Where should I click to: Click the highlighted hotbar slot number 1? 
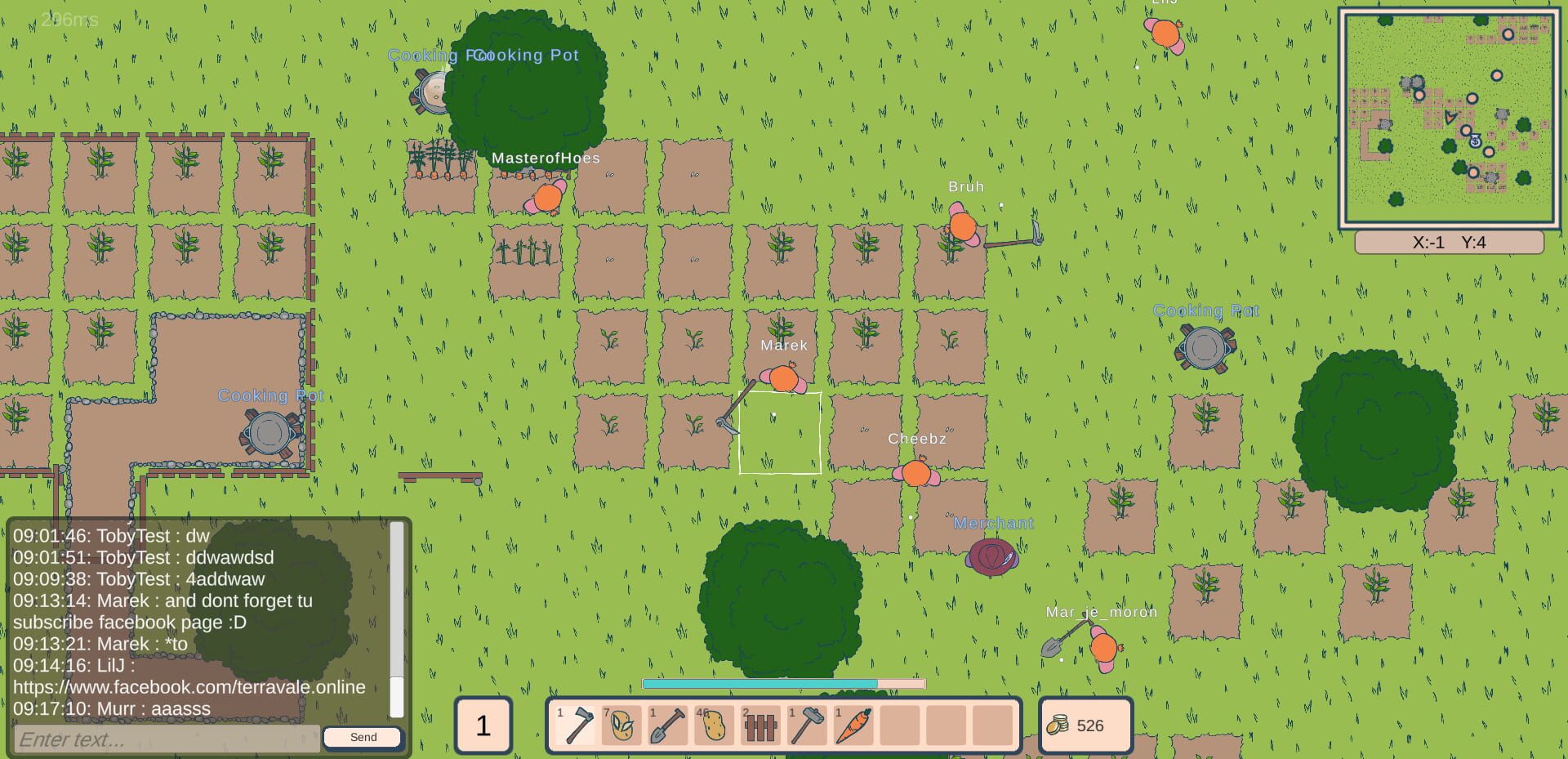click(483, 725)
